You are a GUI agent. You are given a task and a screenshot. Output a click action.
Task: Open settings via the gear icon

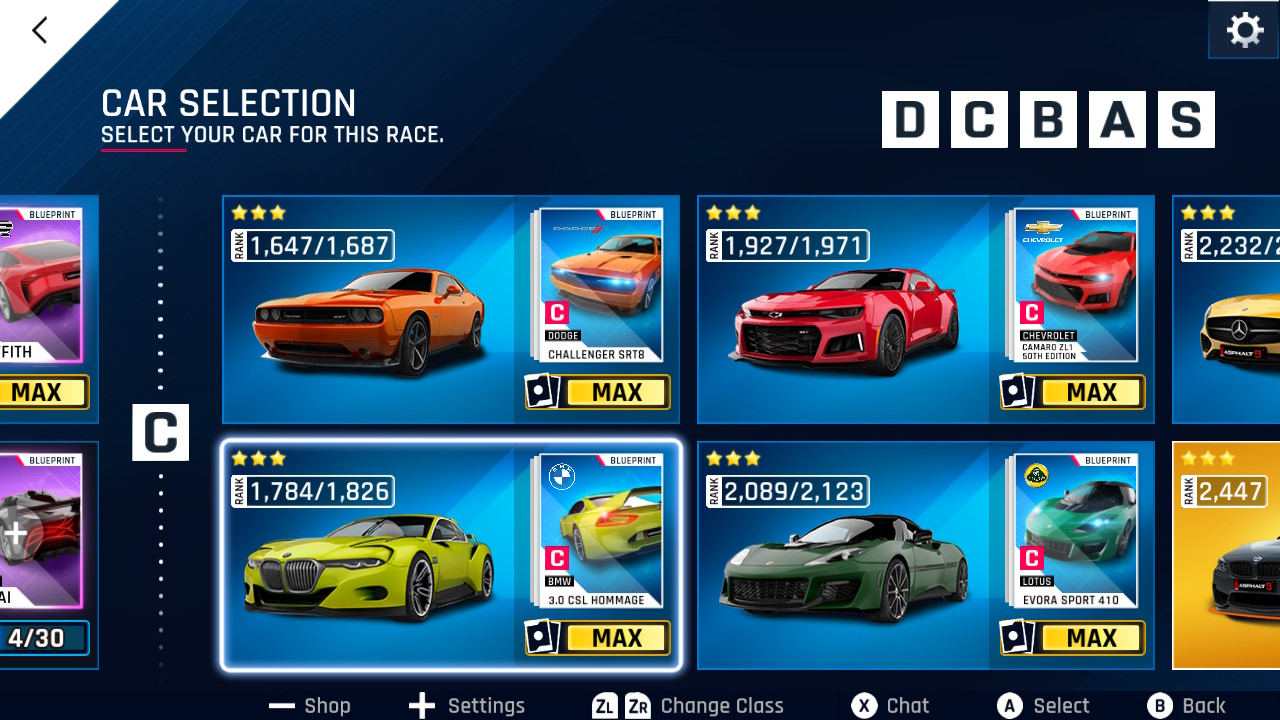click(1244, 31)
